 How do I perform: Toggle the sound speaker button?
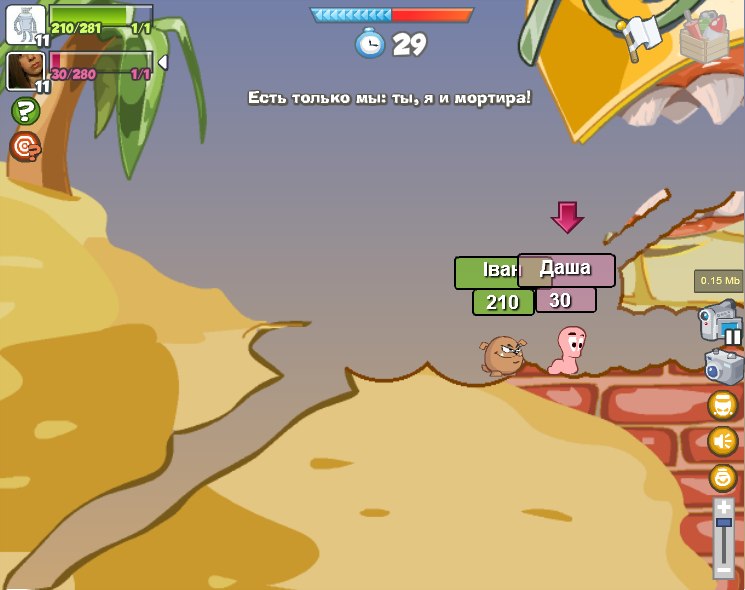(723, 441)
